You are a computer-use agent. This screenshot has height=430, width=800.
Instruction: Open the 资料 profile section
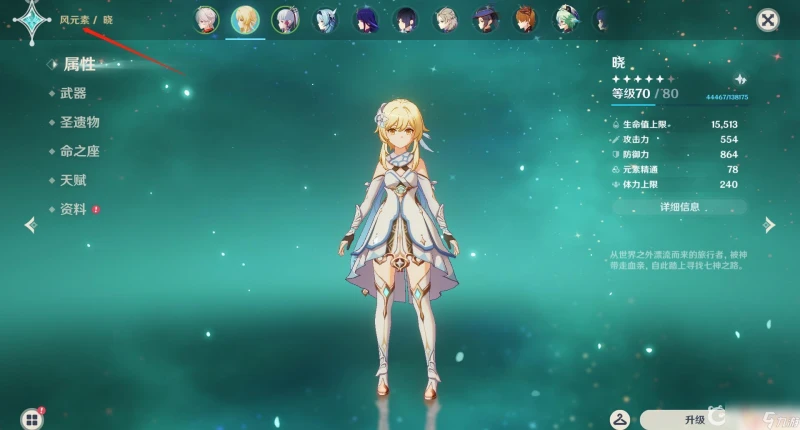point(73,209)
